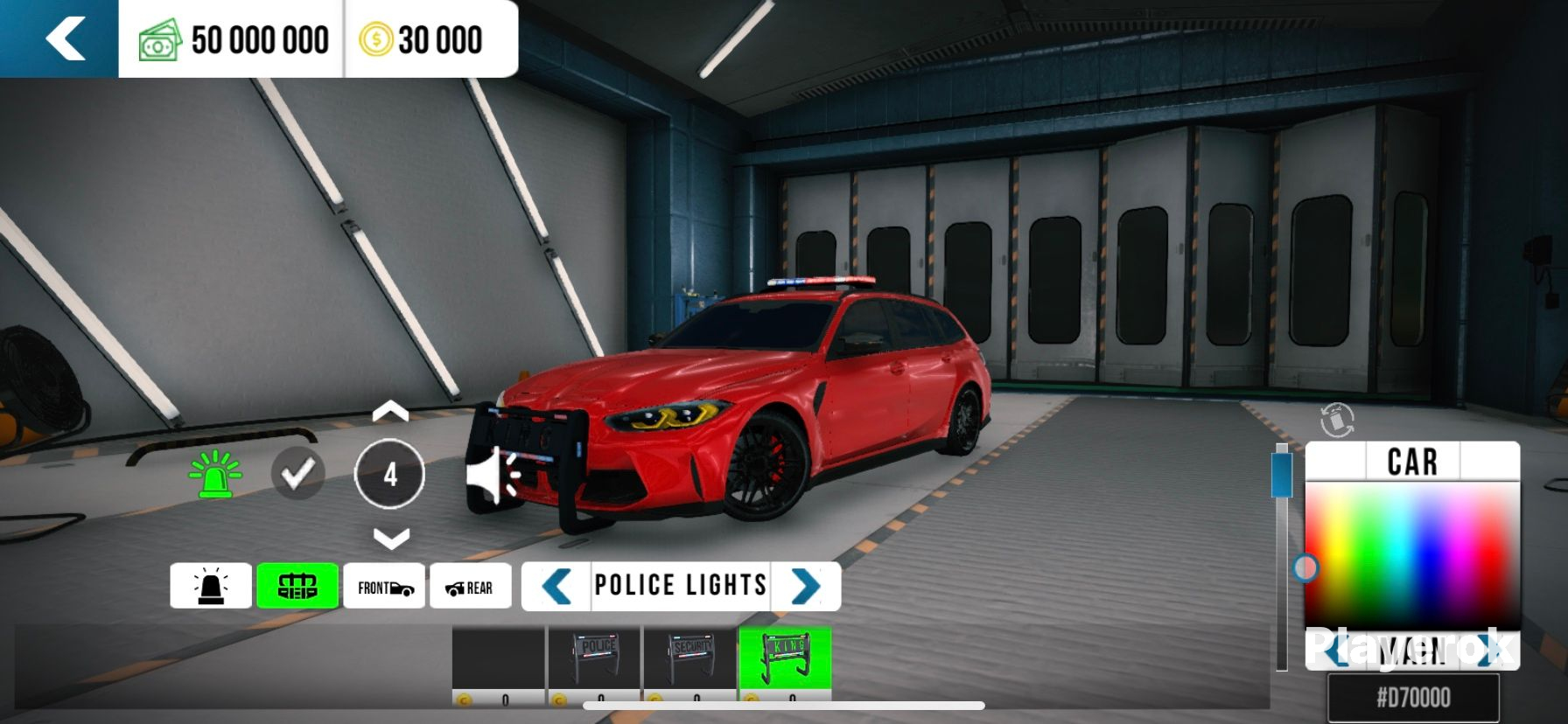Viewport: 1568px width, 724px height.
Task: Choose the POLICE push bar thumbnail
Action: pyautogui.click(x=594, y=665)
